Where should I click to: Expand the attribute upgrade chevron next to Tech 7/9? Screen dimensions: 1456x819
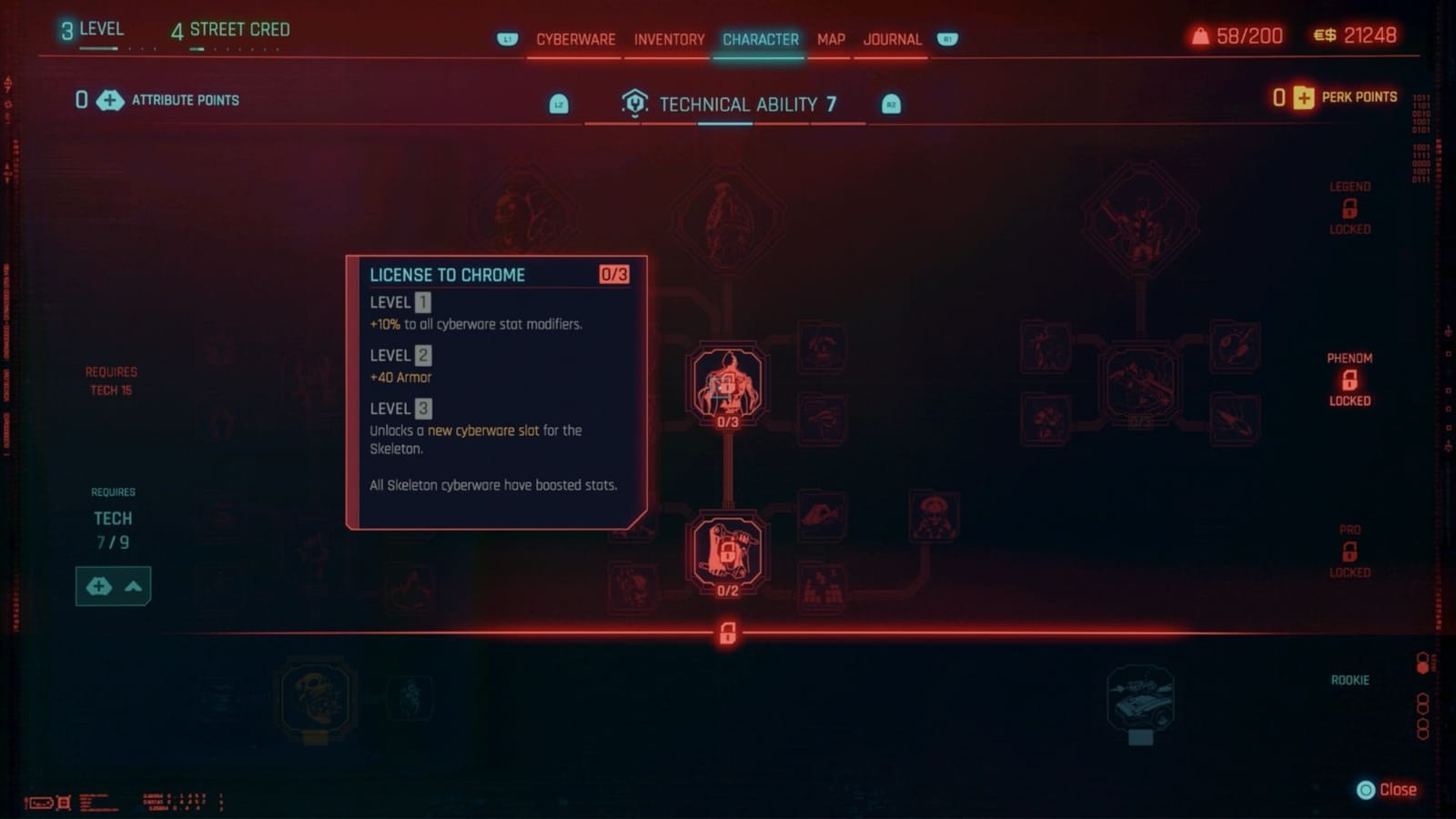pos(132,586)
